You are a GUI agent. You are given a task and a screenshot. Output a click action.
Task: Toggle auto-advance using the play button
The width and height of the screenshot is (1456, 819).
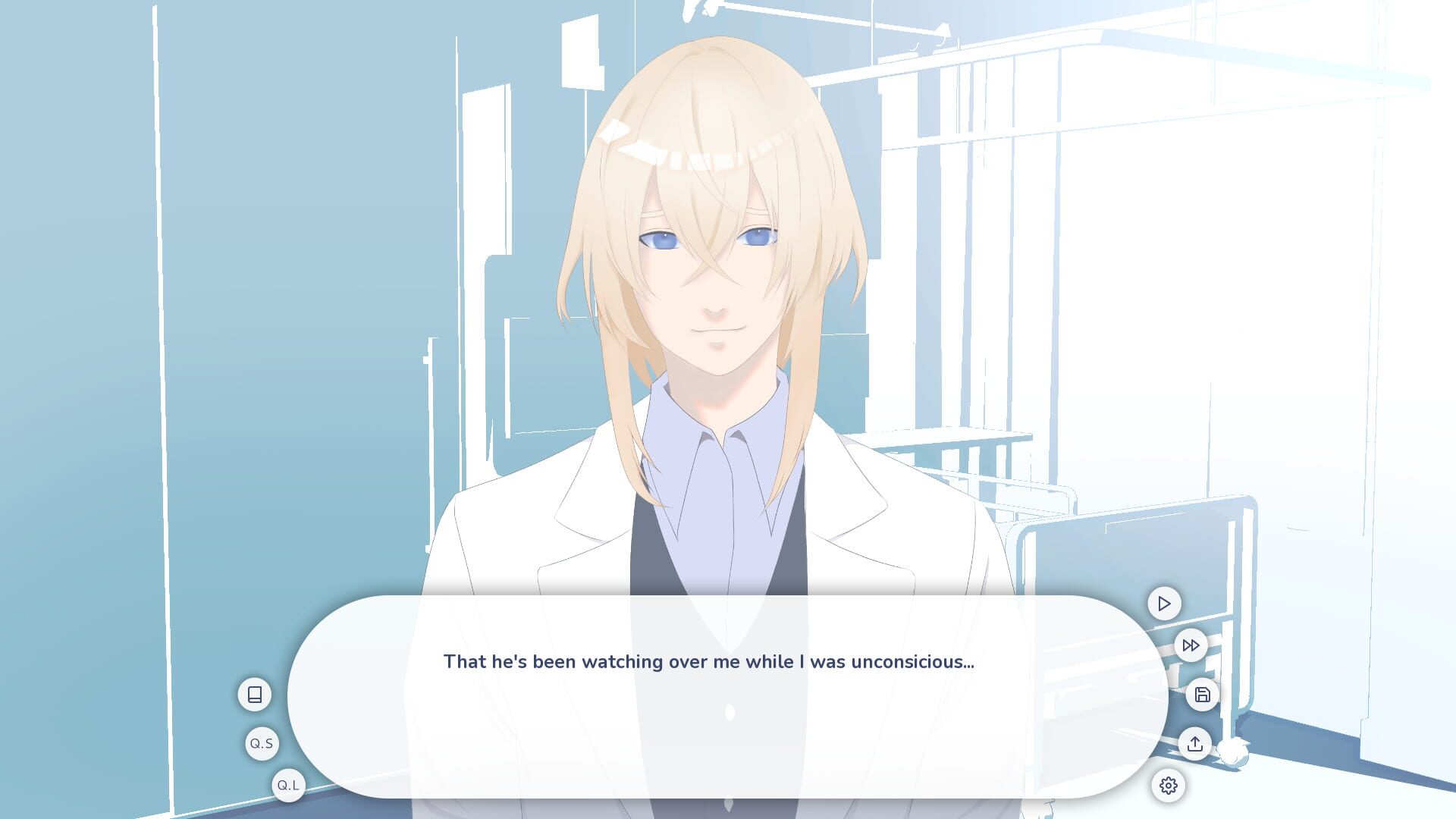tap(1164, 604)
